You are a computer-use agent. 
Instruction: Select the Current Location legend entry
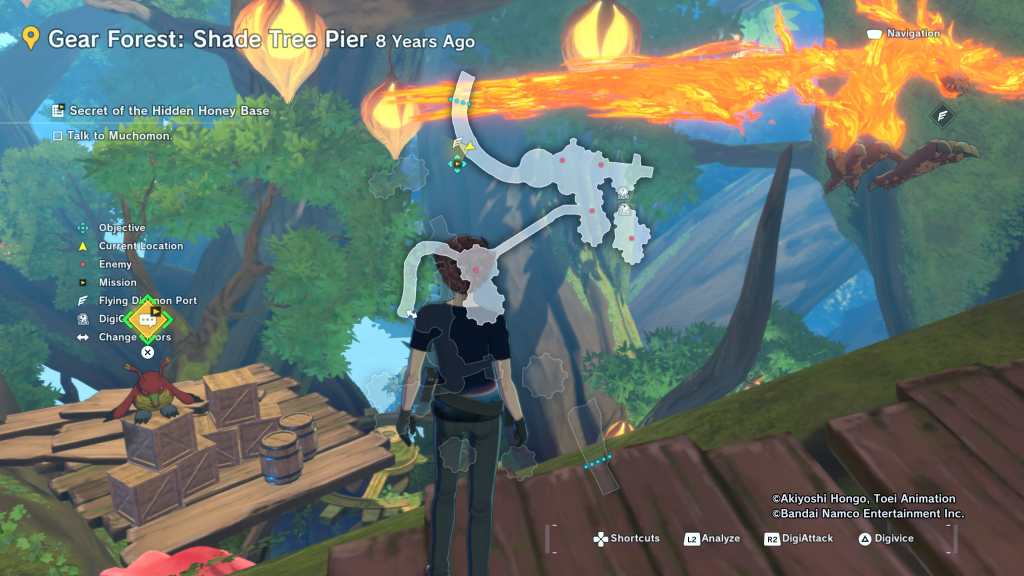tap(140, 246)
